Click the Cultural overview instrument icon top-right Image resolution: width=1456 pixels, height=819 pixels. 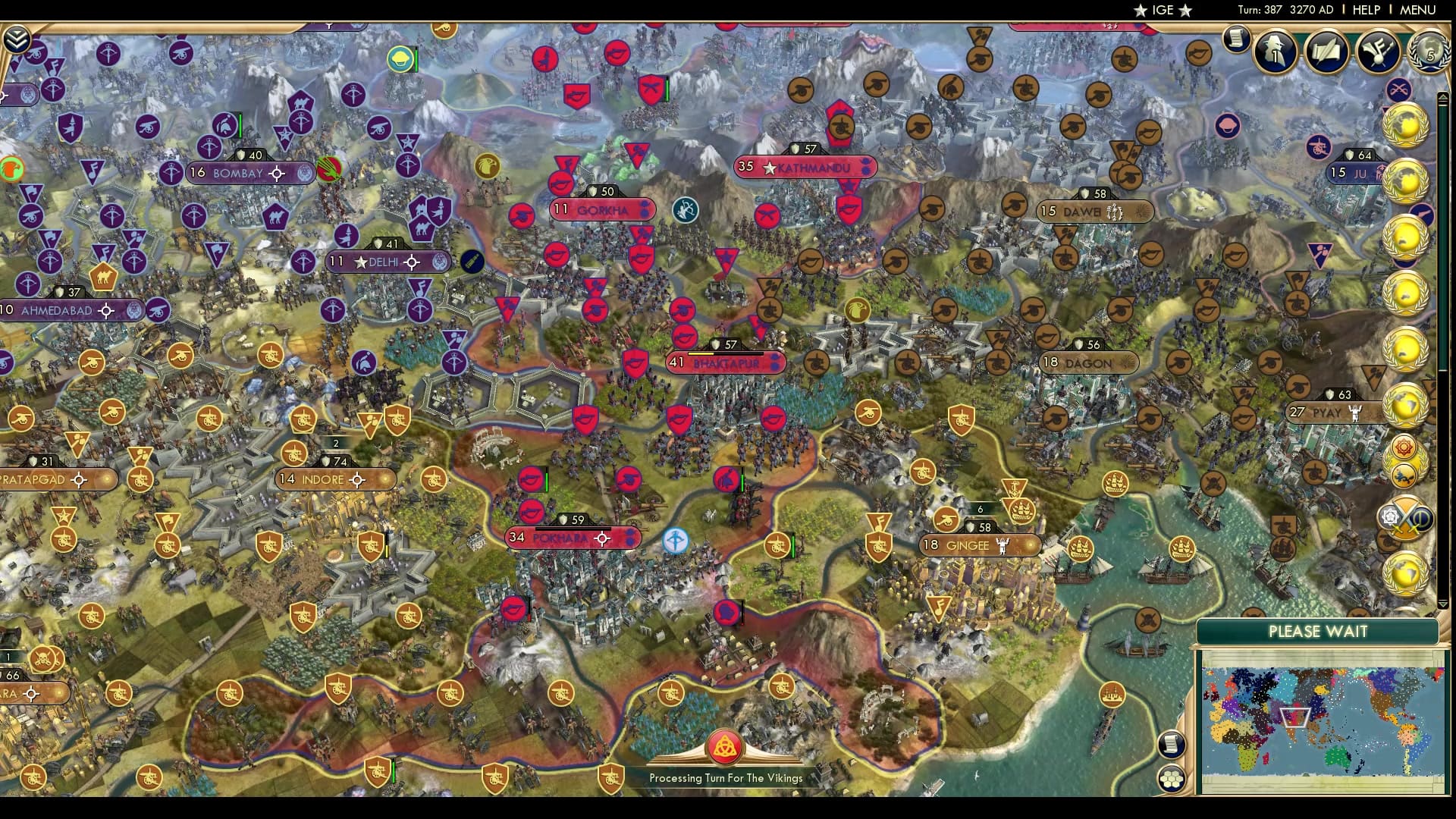1378,50
